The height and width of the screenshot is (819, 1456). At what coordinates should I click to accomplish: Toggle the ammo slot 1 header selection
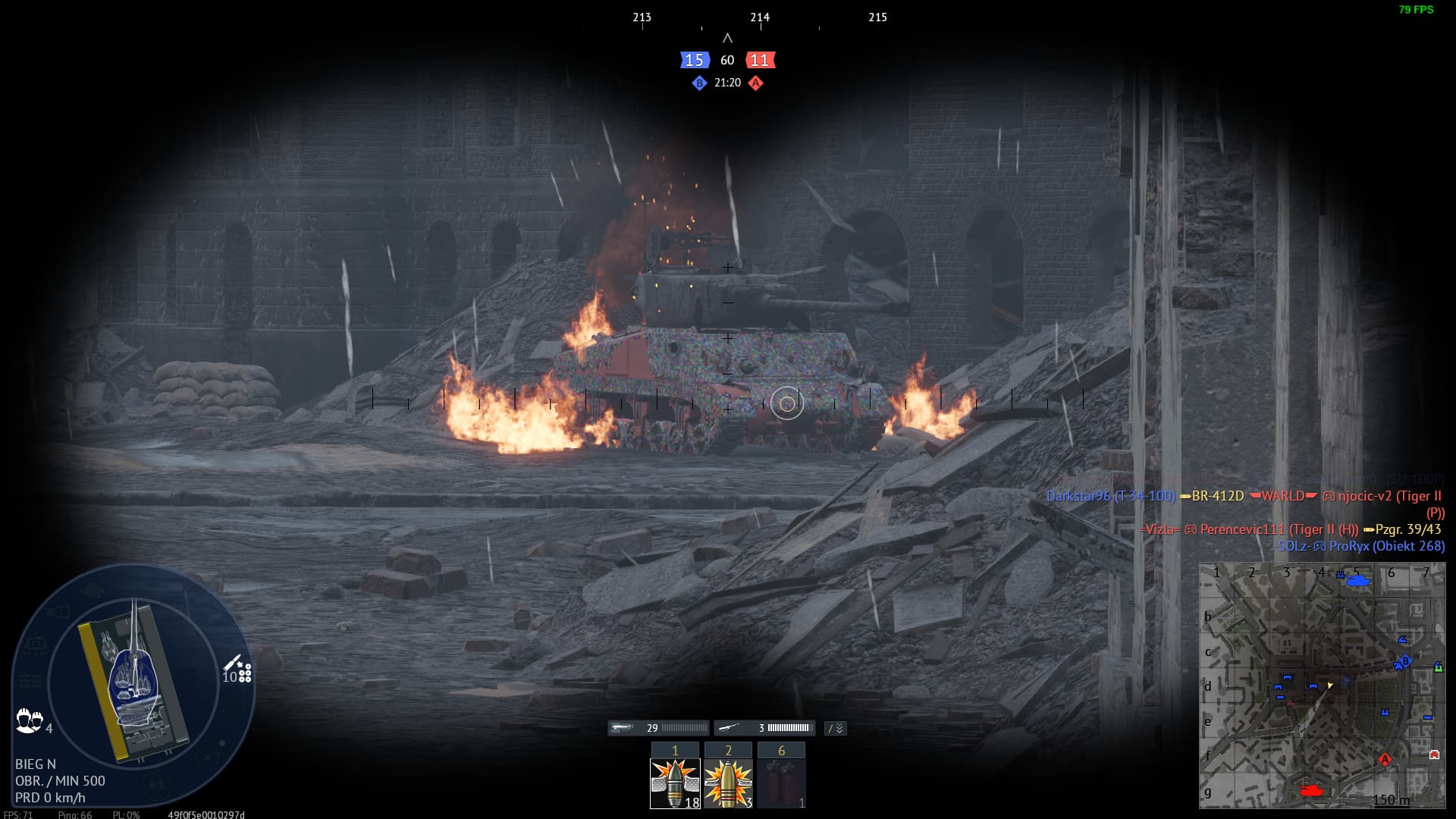[x=675, y=751]
